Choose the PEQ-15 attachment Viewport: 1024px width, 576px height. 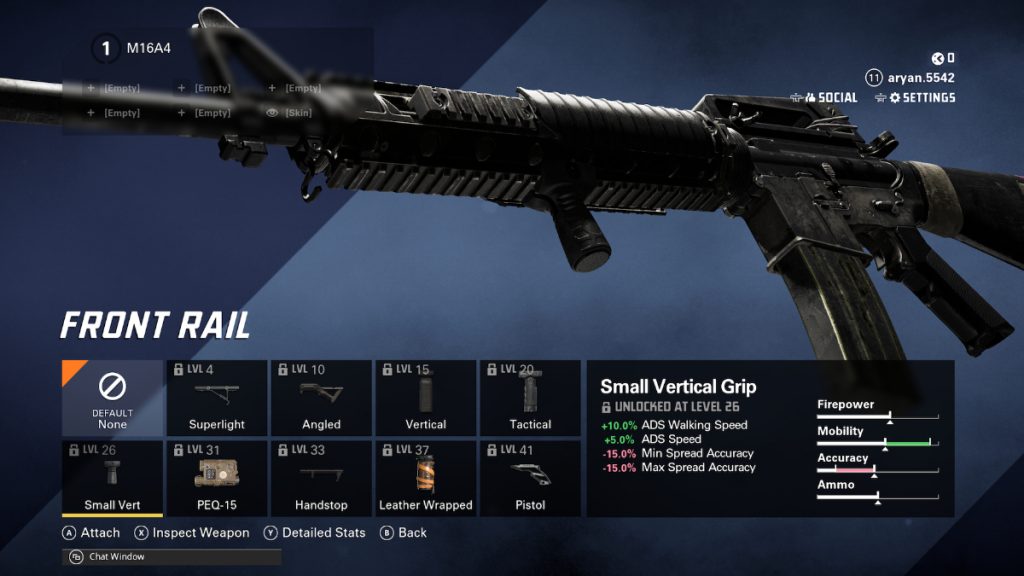pos(217,479)
